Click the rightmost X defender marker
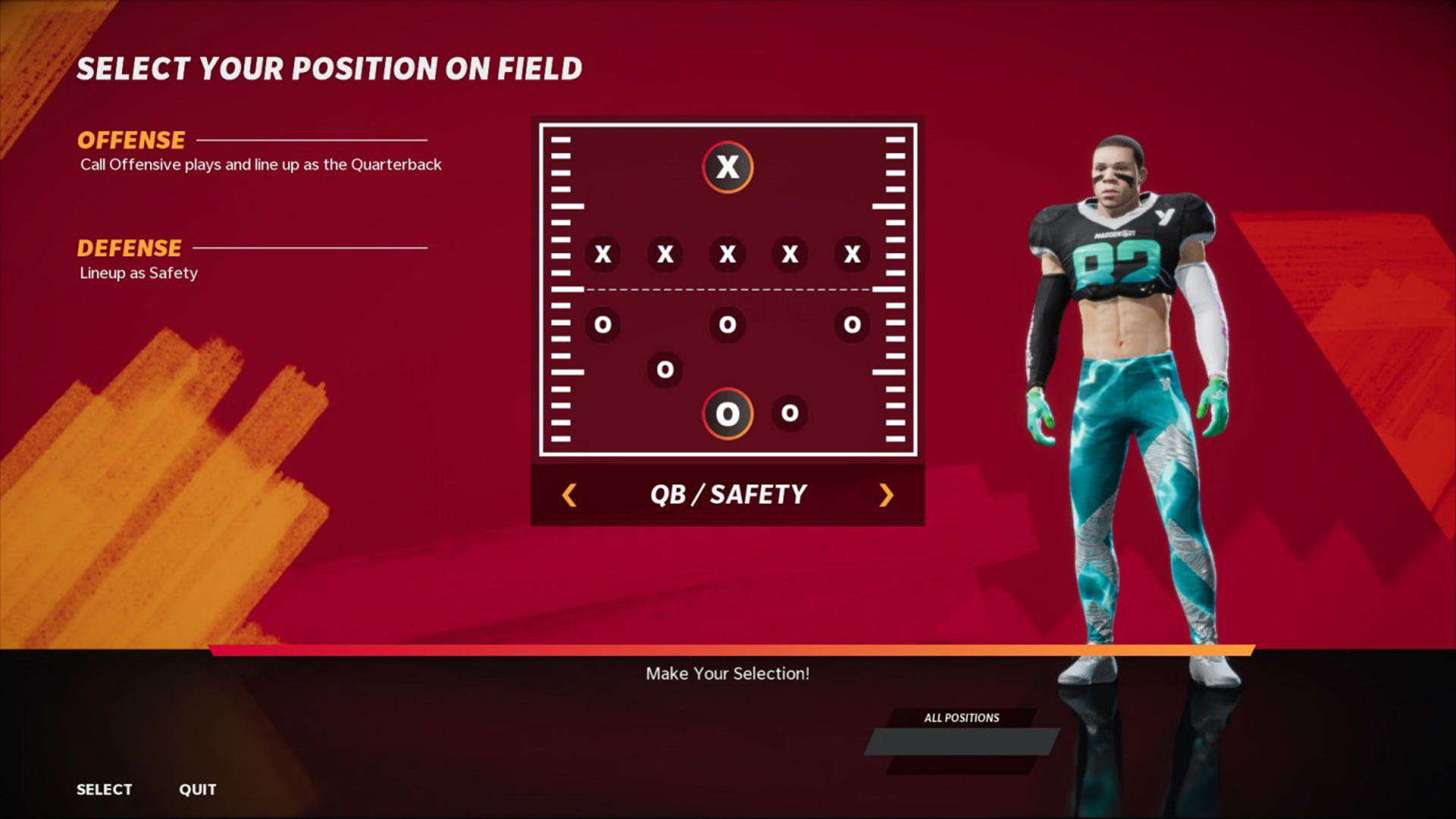This screenshot has height=819, width=1456. [x=852, y=255]
